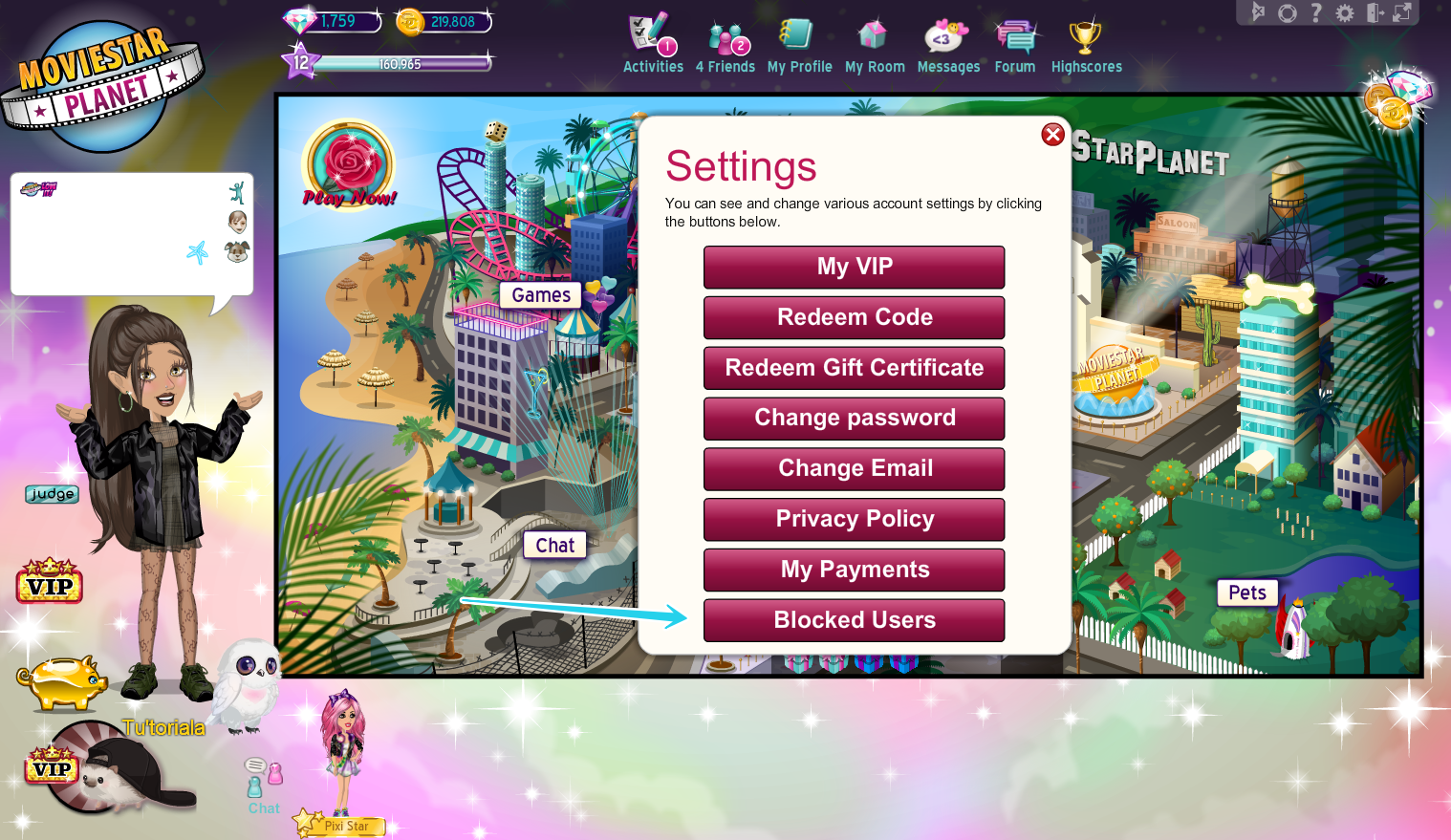Toggle fullscreen mode
This screenshot has width=1451, height=840.
coord(1403,12)
